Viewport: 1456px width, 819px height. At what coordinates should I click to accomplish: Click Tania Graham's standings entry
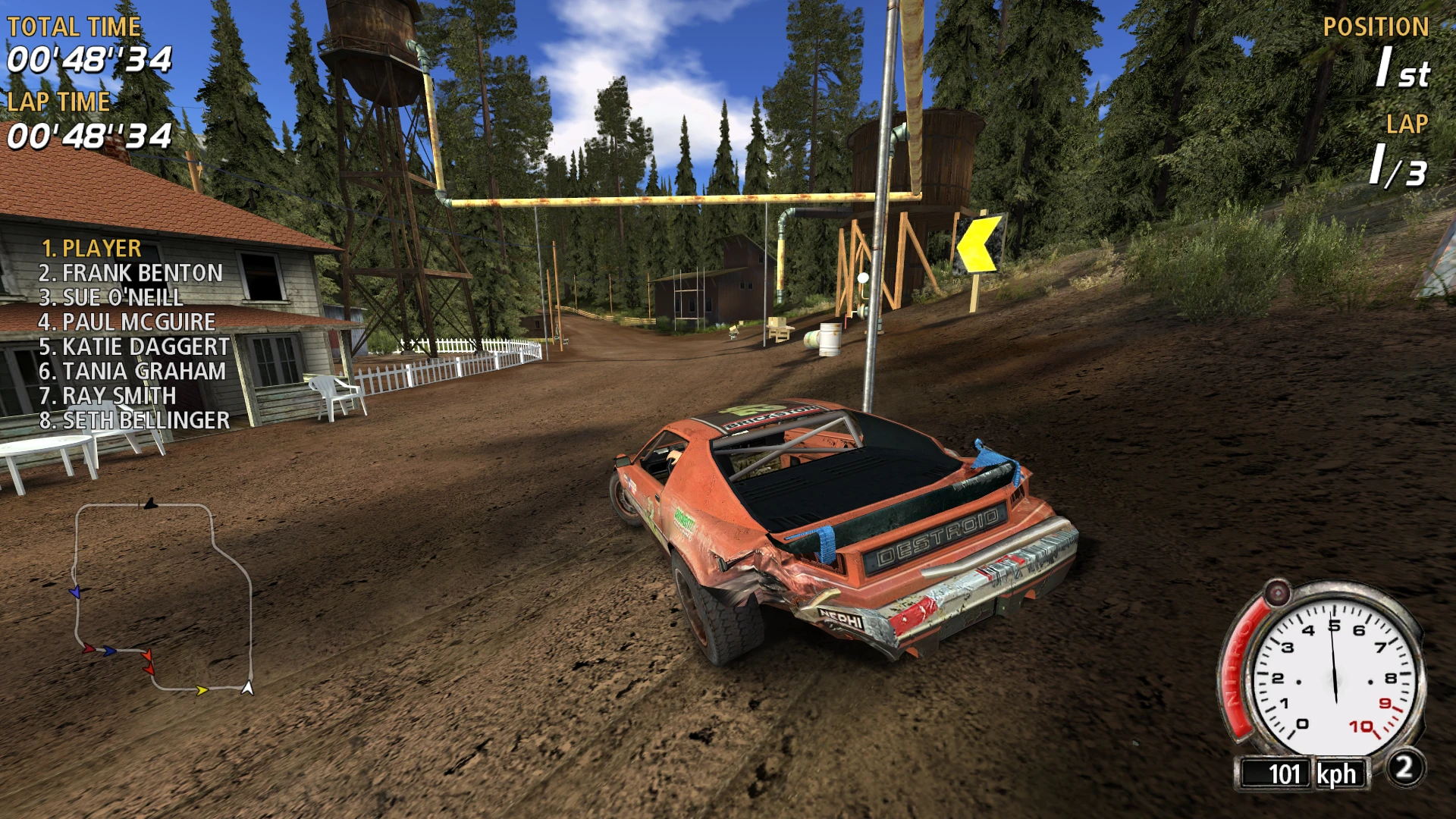[x=132, y=371]
